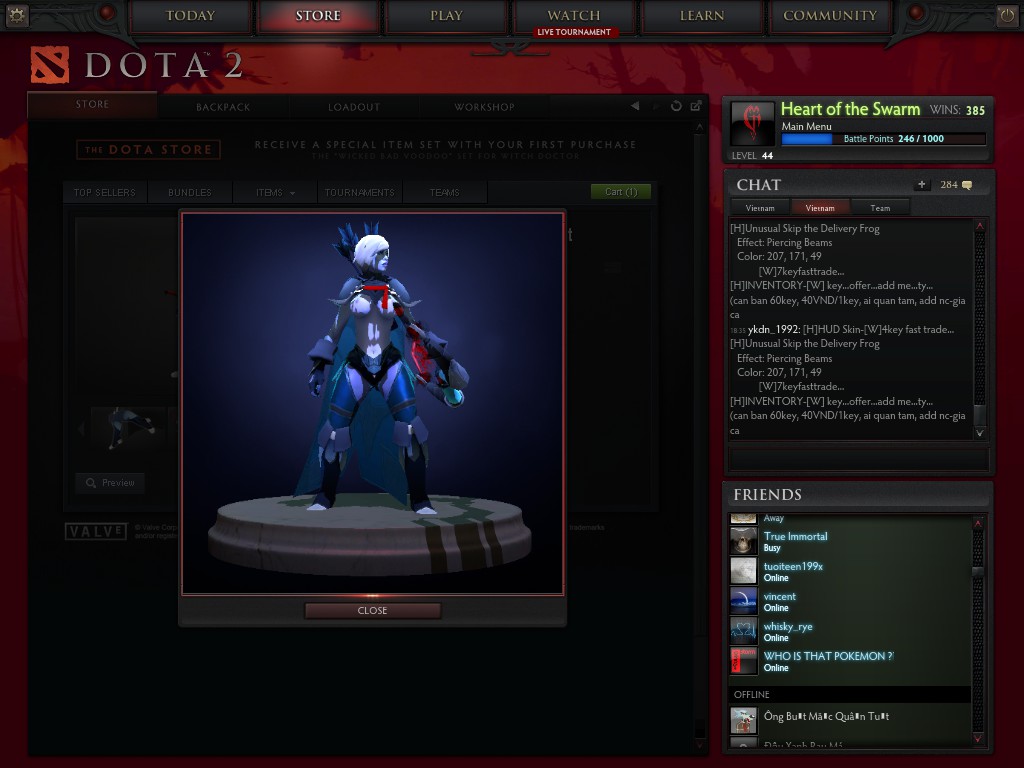Image resolution: width=1024 pixels, height=768 pixels.
Task: Select the Learn menu
Action: coord(702,16)
